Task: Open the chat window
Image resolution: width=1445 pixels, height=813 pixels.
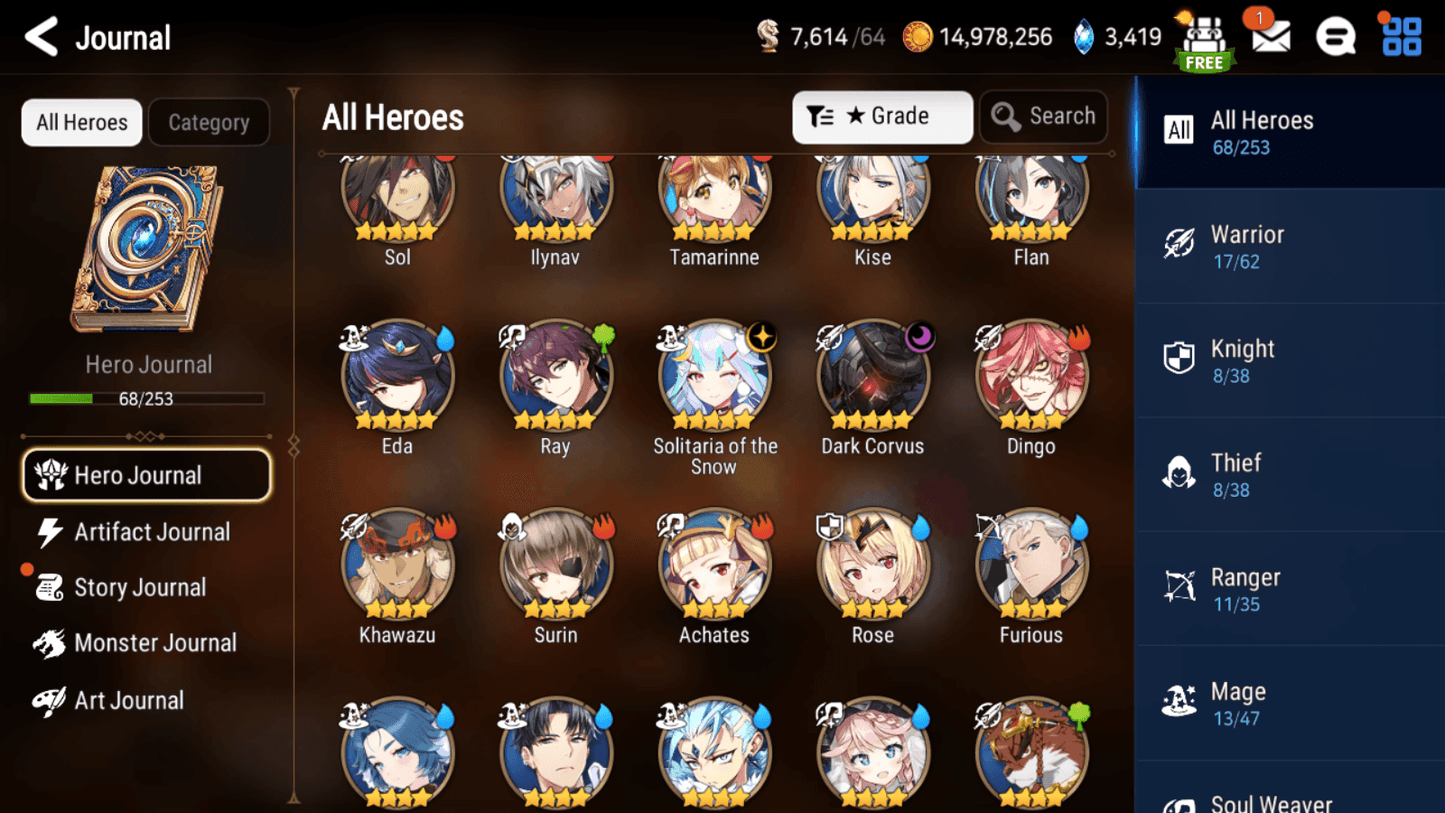Action: tap(1335, 35)
